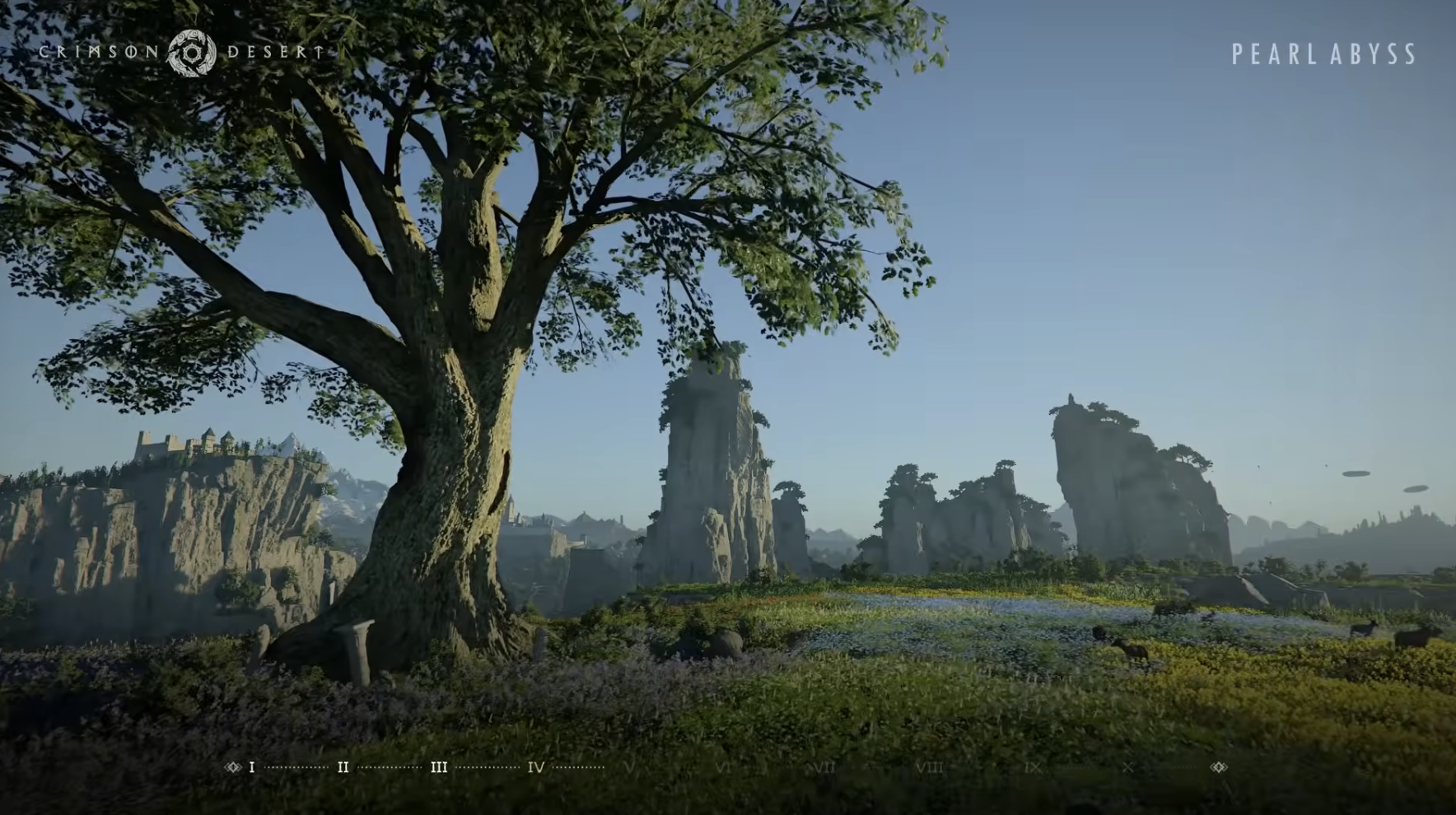Skip ahead to chapter V
Image resolution: width=1456 pixels, height=815 pixels.
[630, 767]
